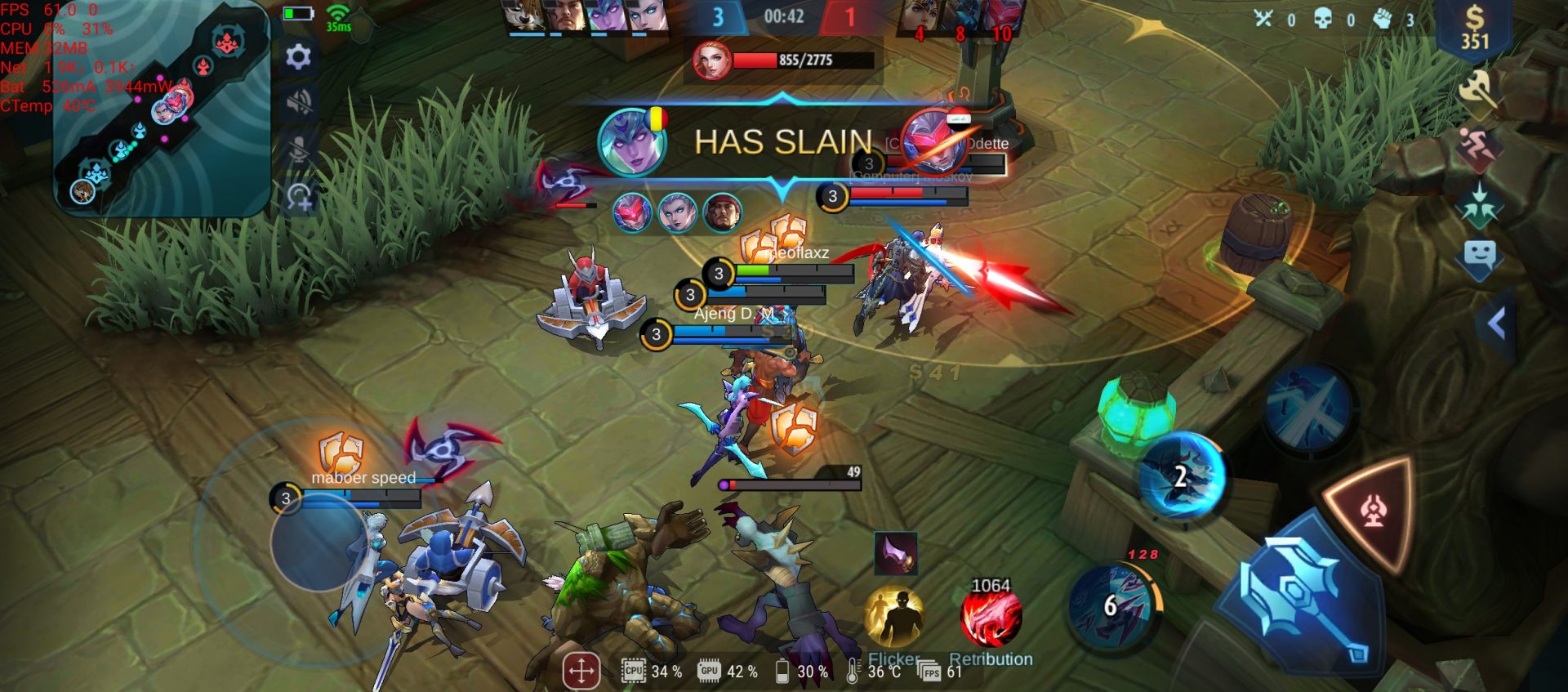Viewport: 1568px width, 692px height.
Task: Open the settings gear menu
Action: click(298, 56)
